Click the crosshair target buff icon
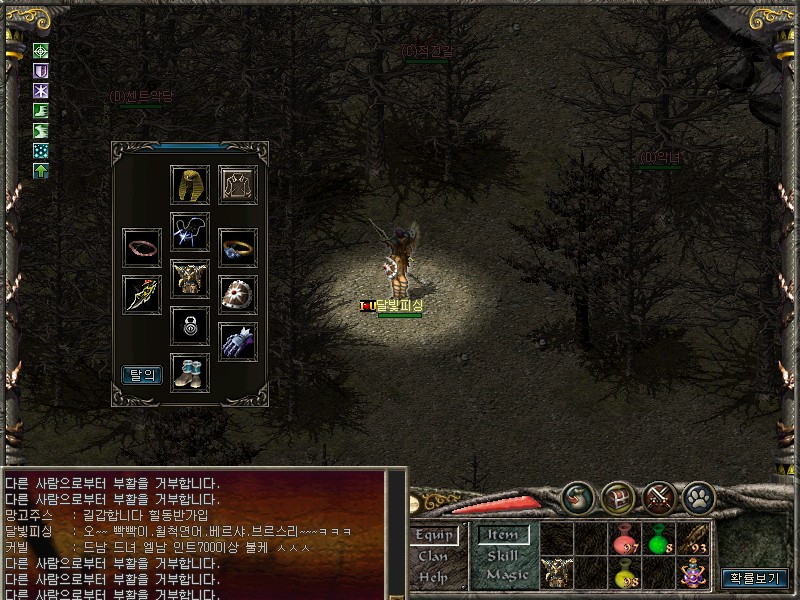The height and width of the screenshot is (600, 800). click(x=41, y=51)
